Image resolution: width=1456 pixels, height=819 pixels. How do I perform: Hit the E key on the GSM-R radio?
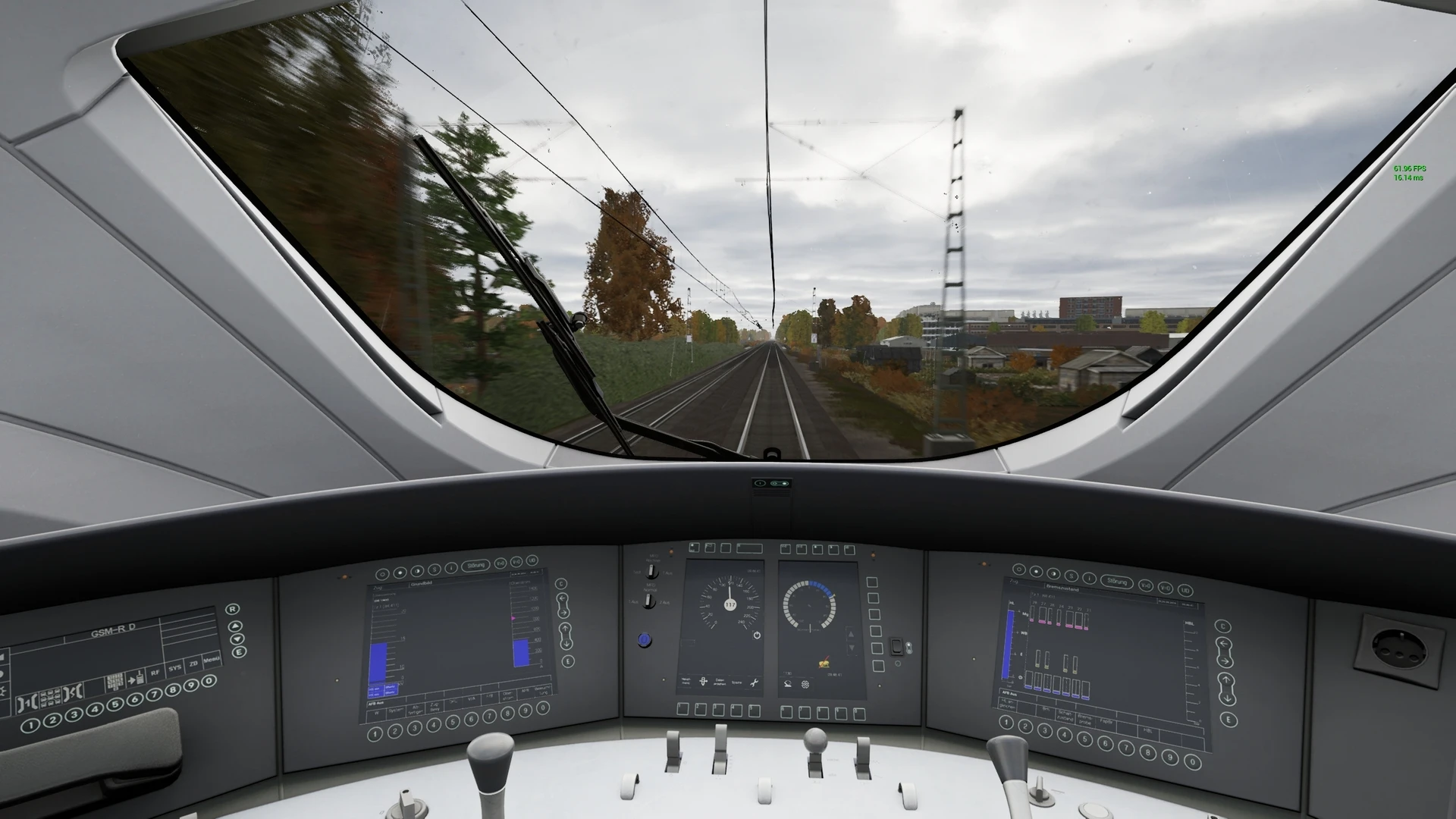point(240,651)
